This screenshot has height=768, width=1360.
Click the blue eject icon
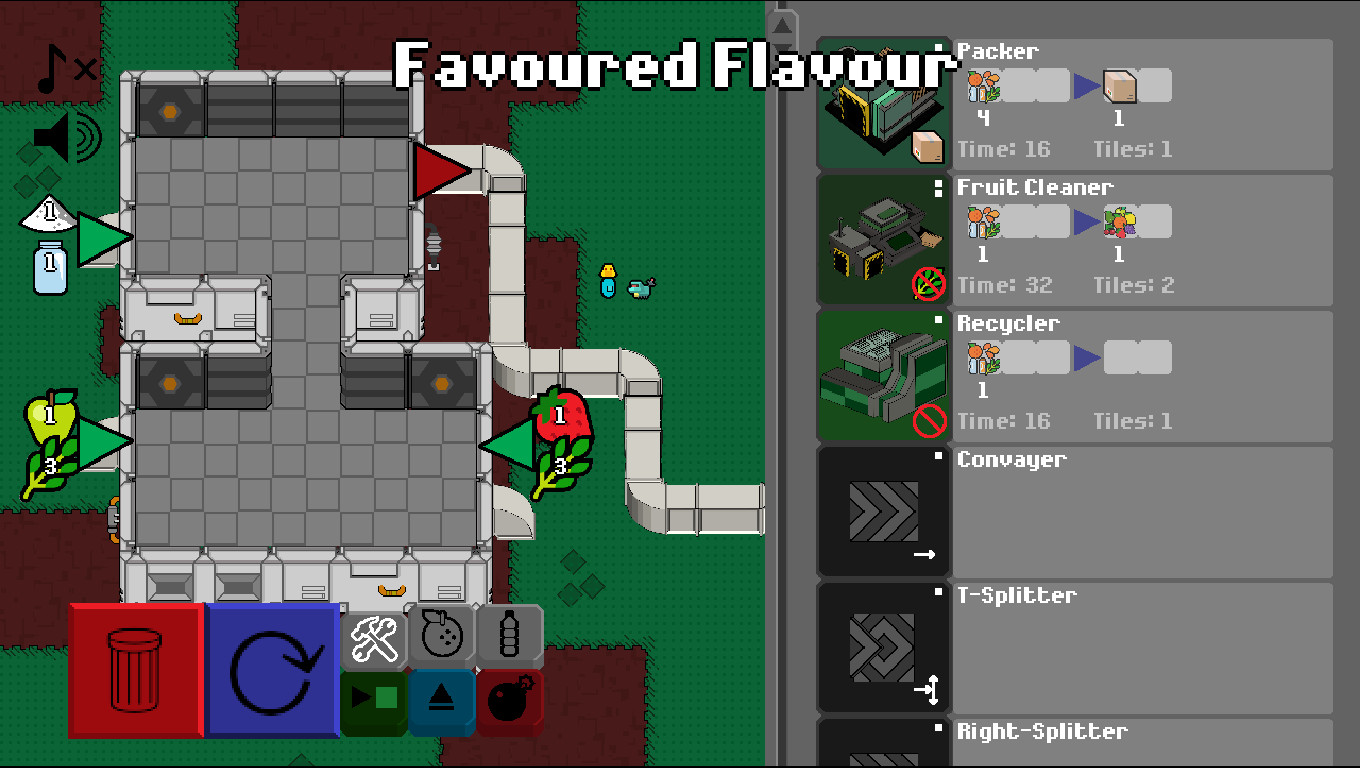click(440, 700)
